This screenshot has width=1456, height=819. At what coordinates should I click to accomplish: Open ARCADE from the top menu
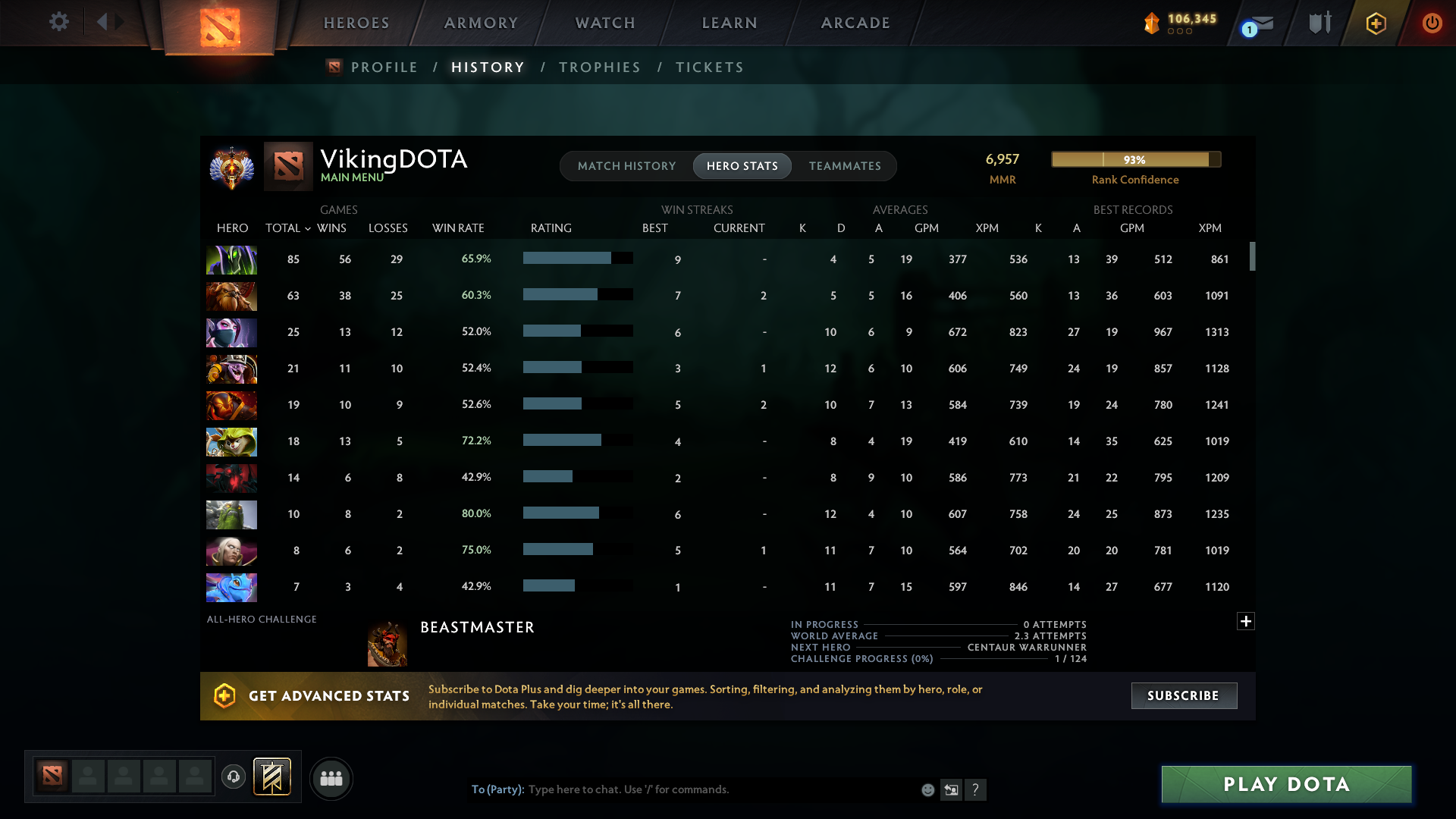click(855, 23)
